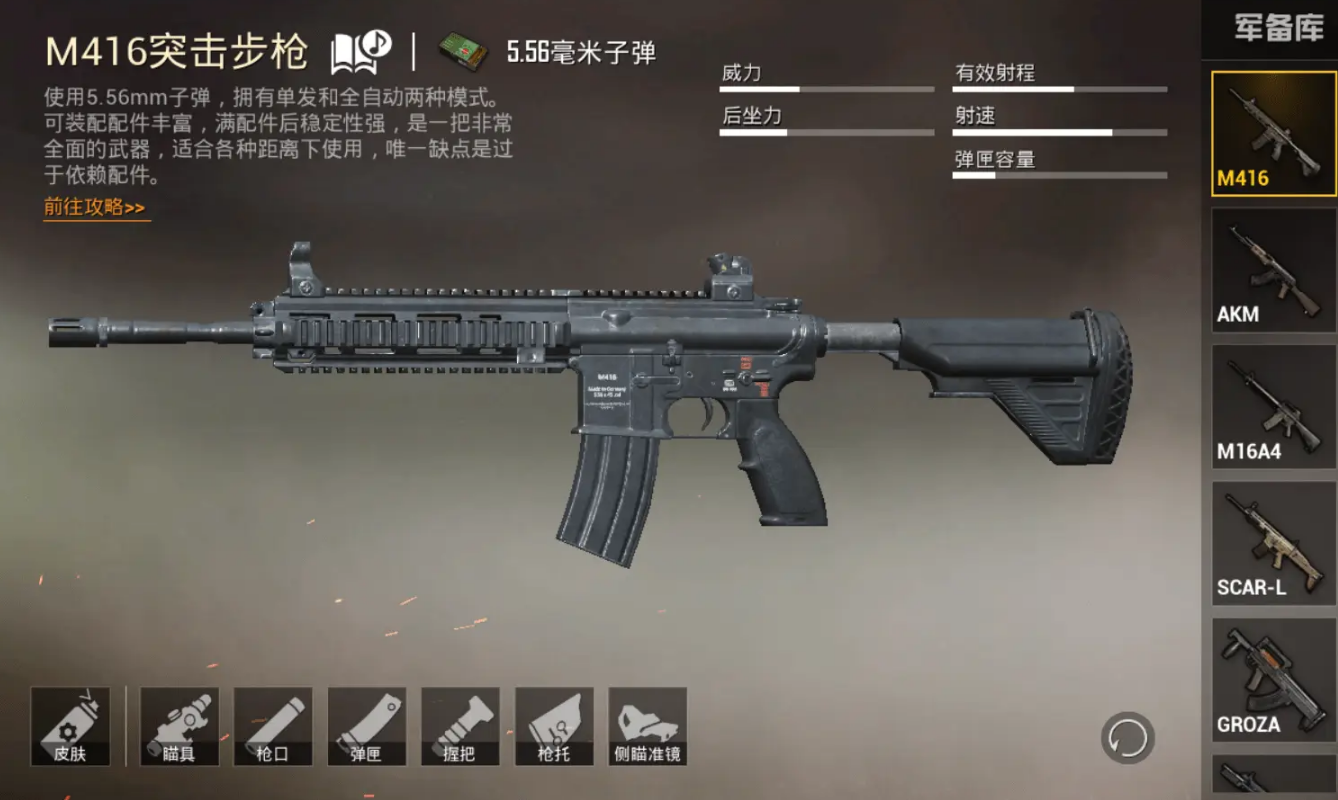Click the 5.56毫米子弹 ammo box icon
This screenshot has width=1338, height=800.
(x=463, y=52)
